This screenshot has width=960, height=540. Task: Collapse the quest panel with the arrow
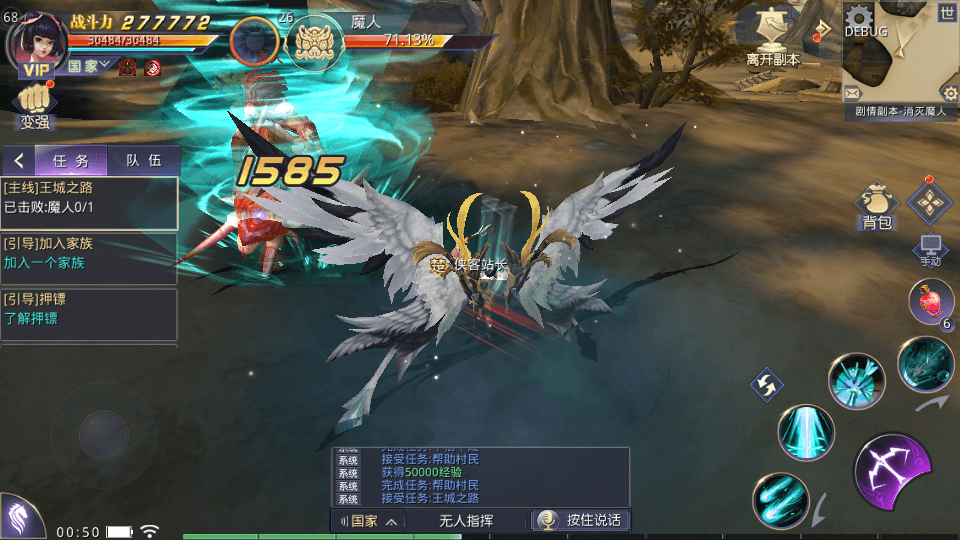18,161
